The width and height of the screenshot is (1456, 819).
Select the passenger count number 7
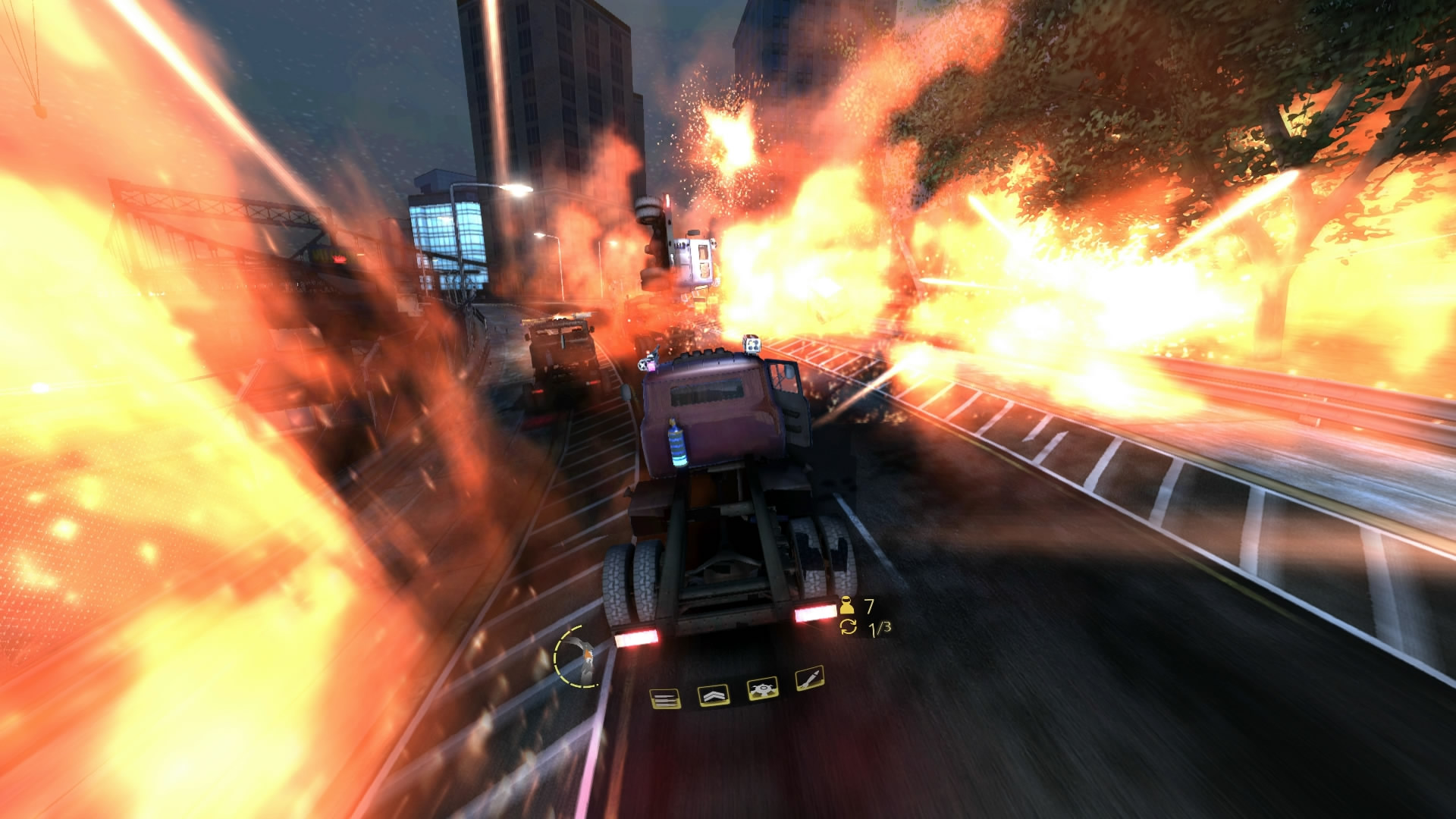click(x=870, y=605)
